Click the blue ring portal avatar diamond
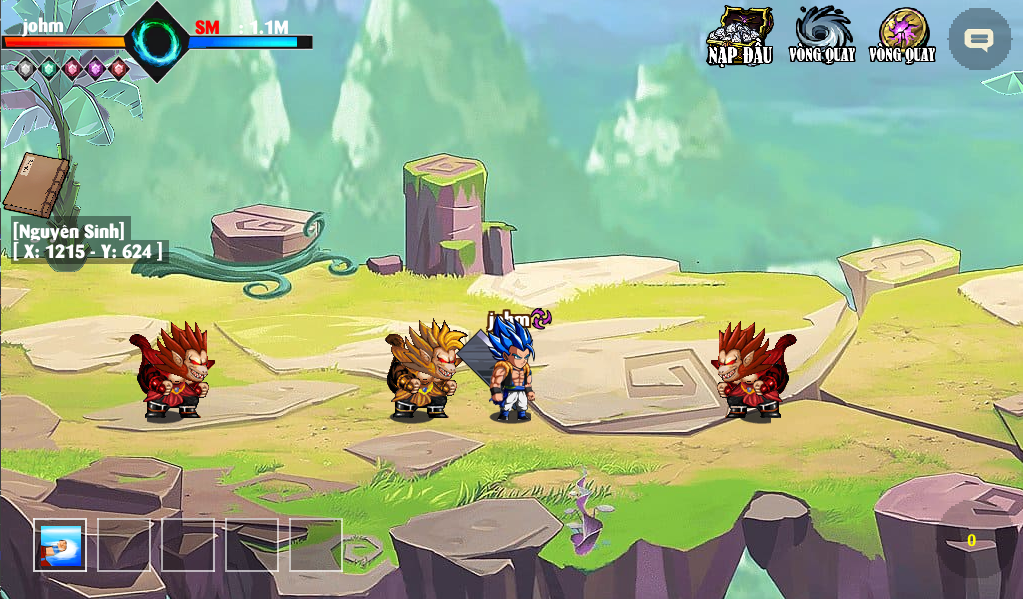 point(157,41)
